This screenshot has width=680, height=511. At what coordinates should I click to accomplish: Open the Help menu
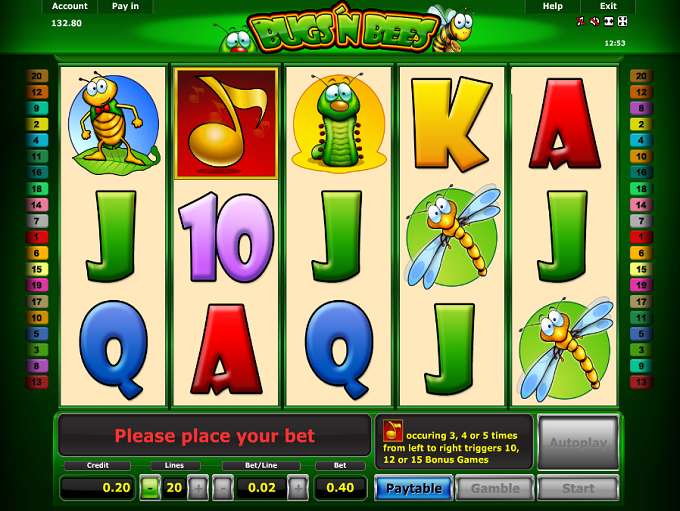click(552, 6)
